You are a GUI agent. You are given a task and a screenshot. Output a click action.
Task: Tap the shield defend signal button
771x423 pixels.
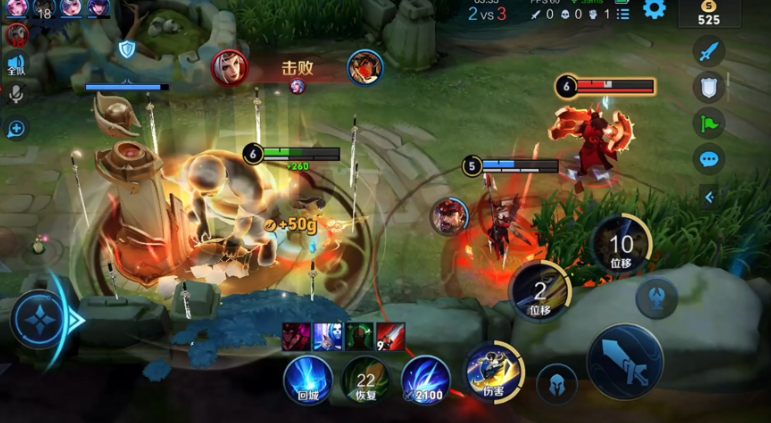(x=709, y=87)
